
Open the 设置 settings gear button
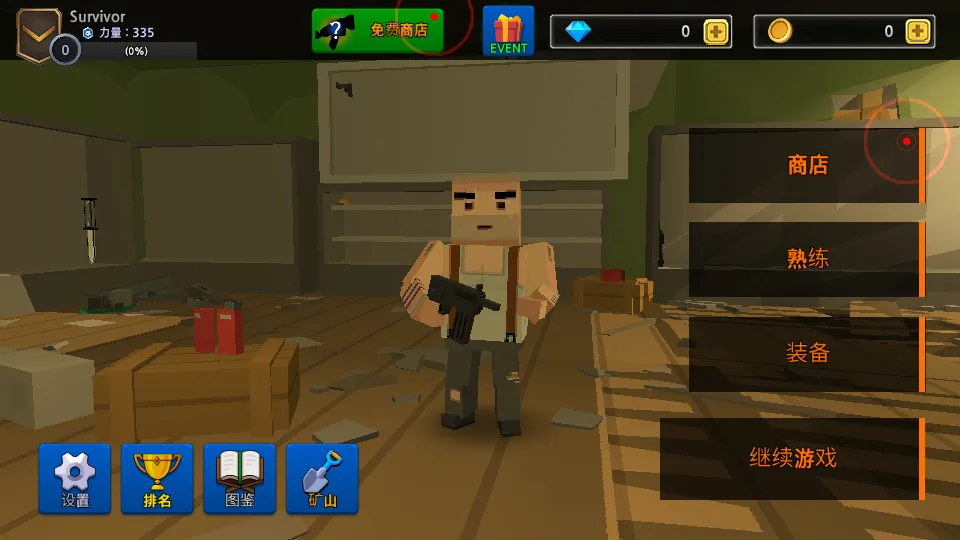point(75,479)
